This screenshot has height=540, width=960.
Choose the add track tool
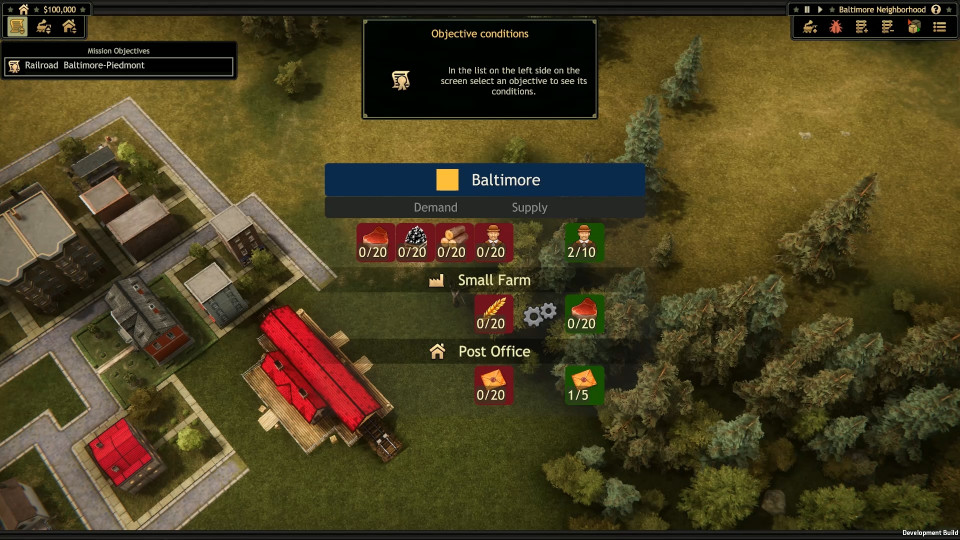pyautogui.click(x=861, y=27)
